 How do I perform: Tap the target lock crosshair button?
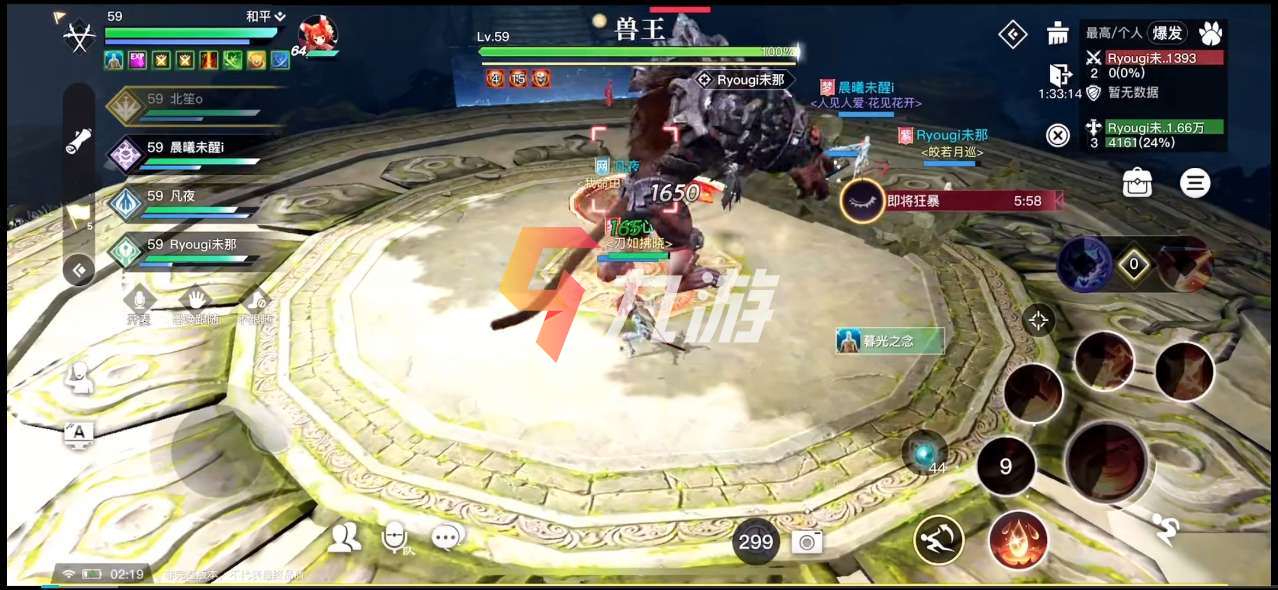[1039, 320]
